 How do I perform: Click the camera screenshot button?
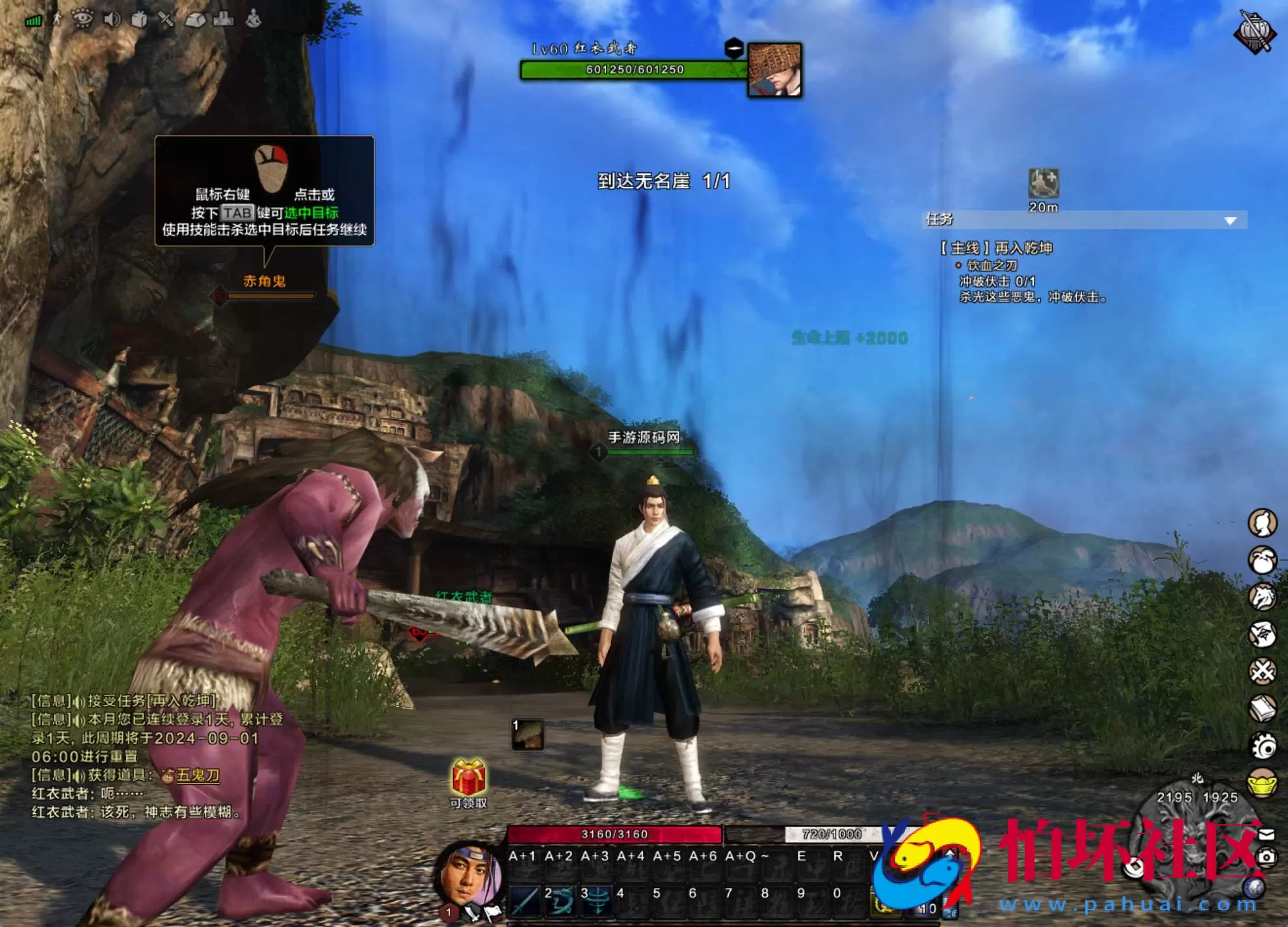1266,857
